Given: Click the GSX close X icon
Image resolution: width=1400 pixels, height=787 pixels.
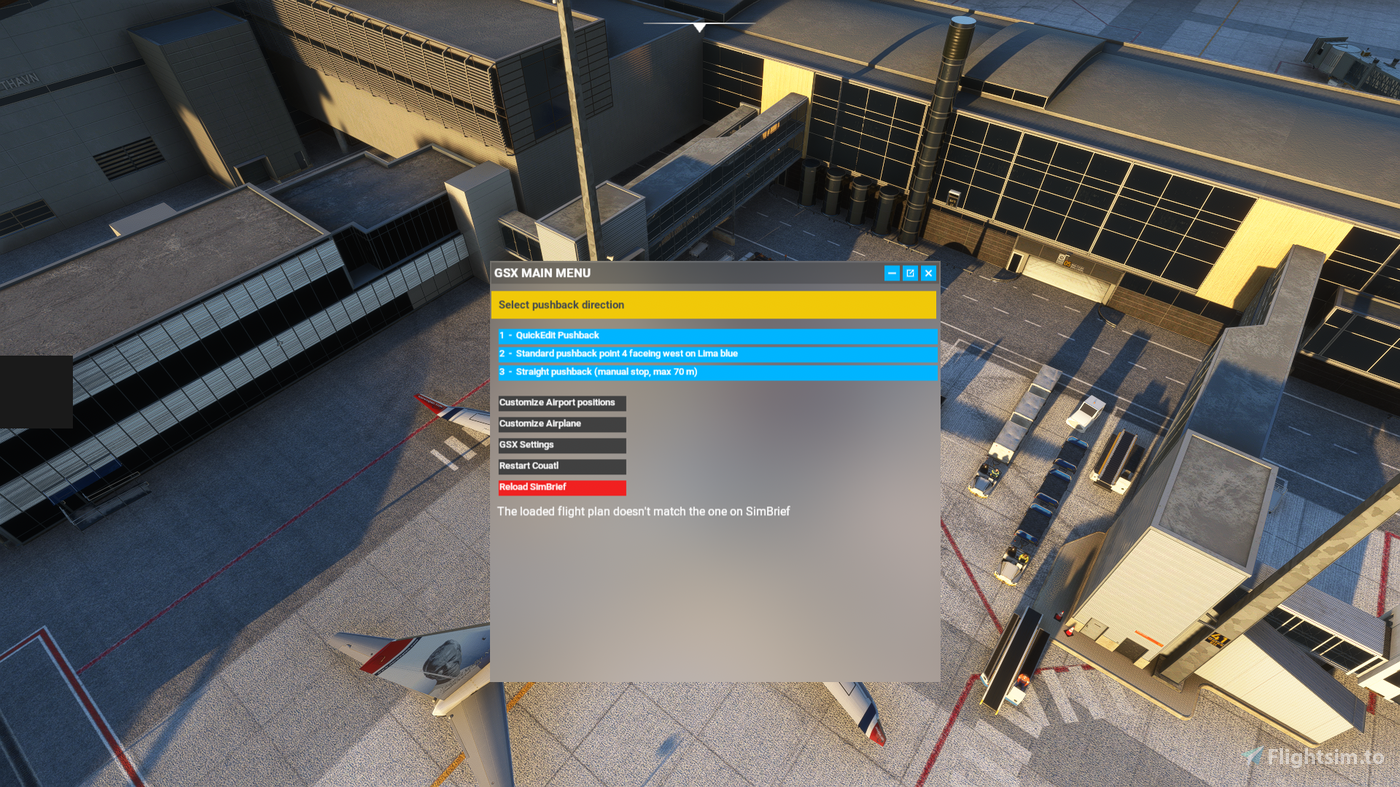Looking at the screenshot, I should (x=926, y=271).
